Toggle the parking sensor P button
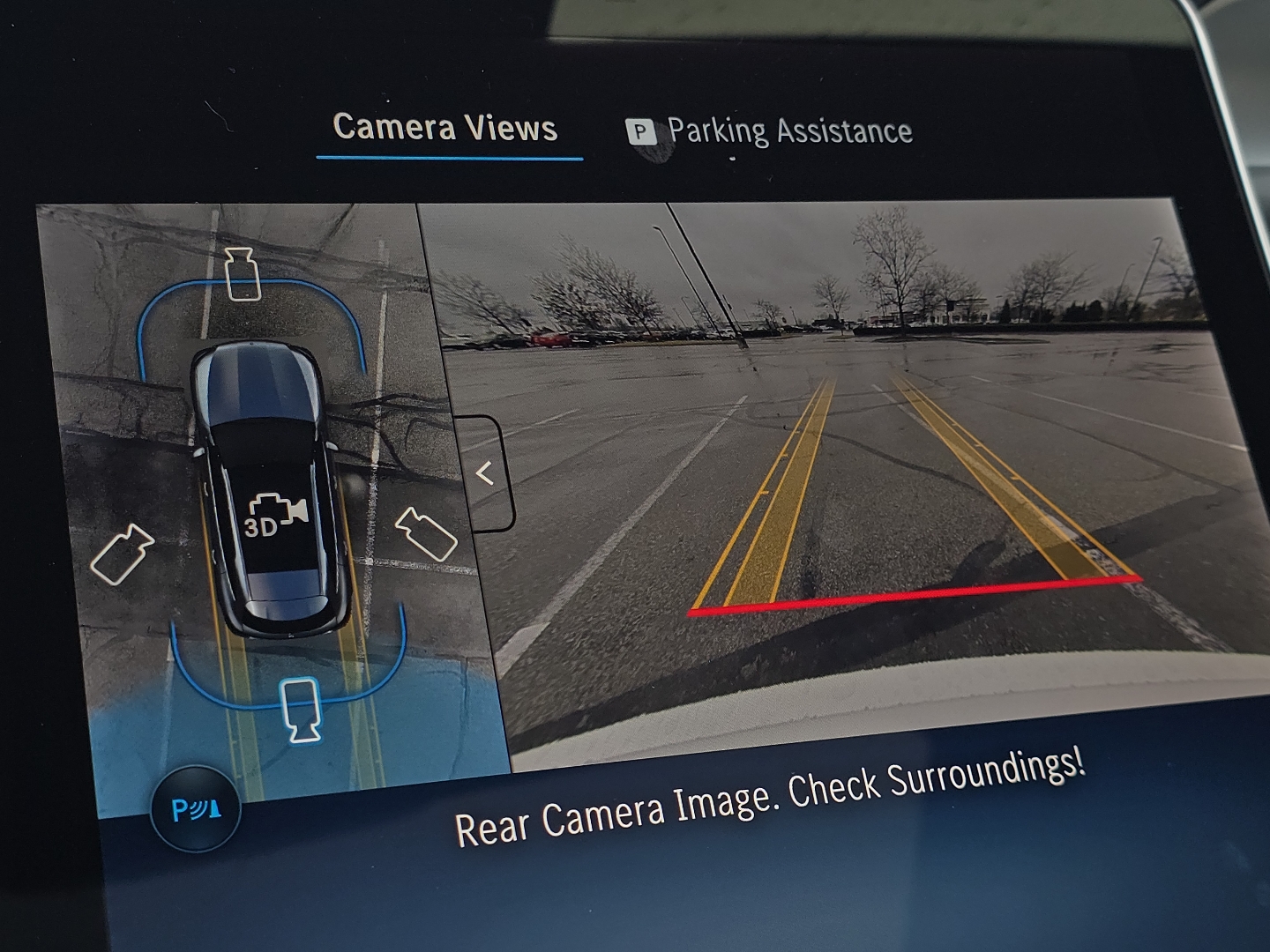This screenshot has width=1270, height=952. point(196,809)
